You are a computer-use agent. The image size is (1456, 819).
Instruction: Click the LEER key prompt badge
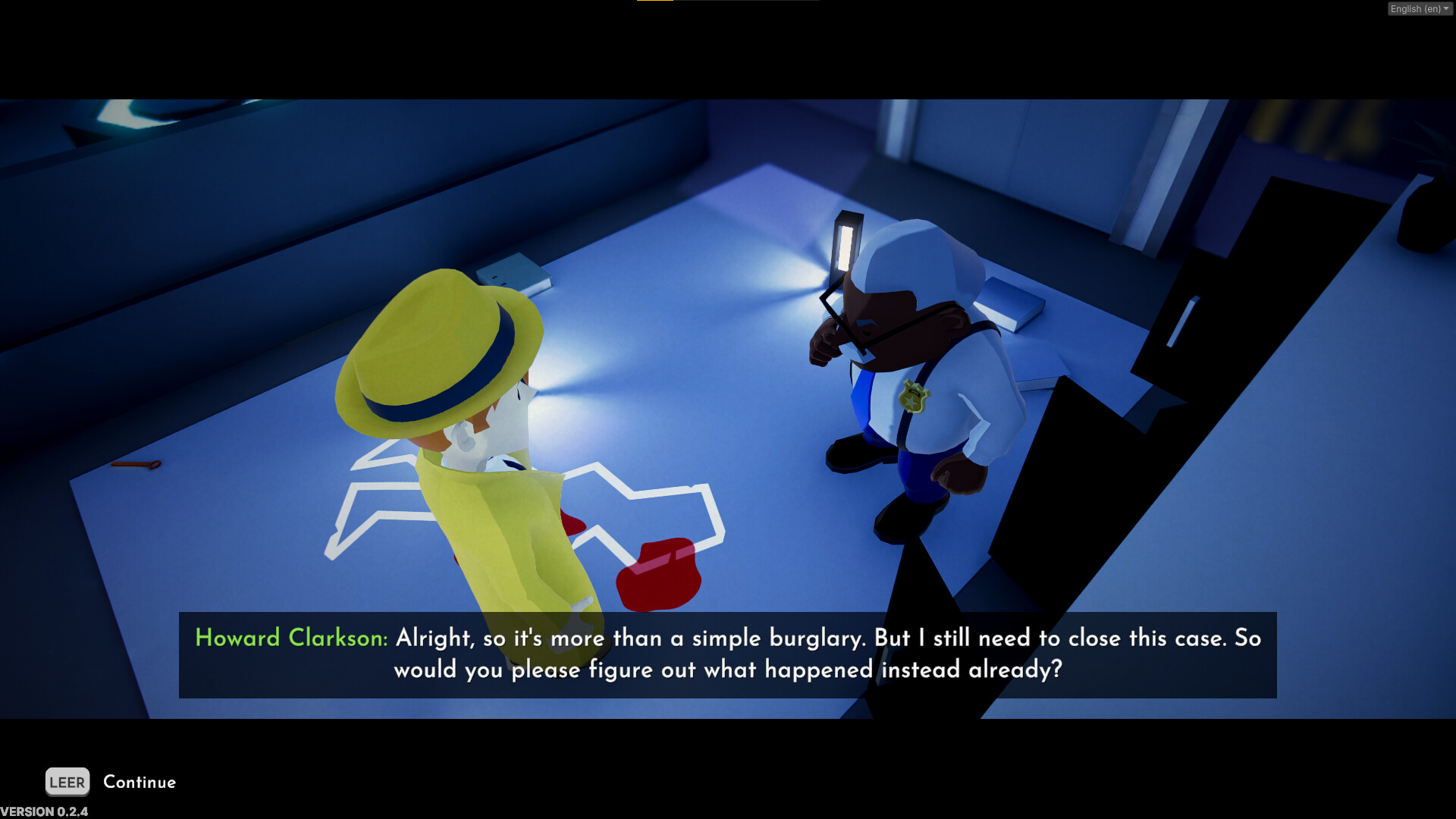[x=67, y=782]
